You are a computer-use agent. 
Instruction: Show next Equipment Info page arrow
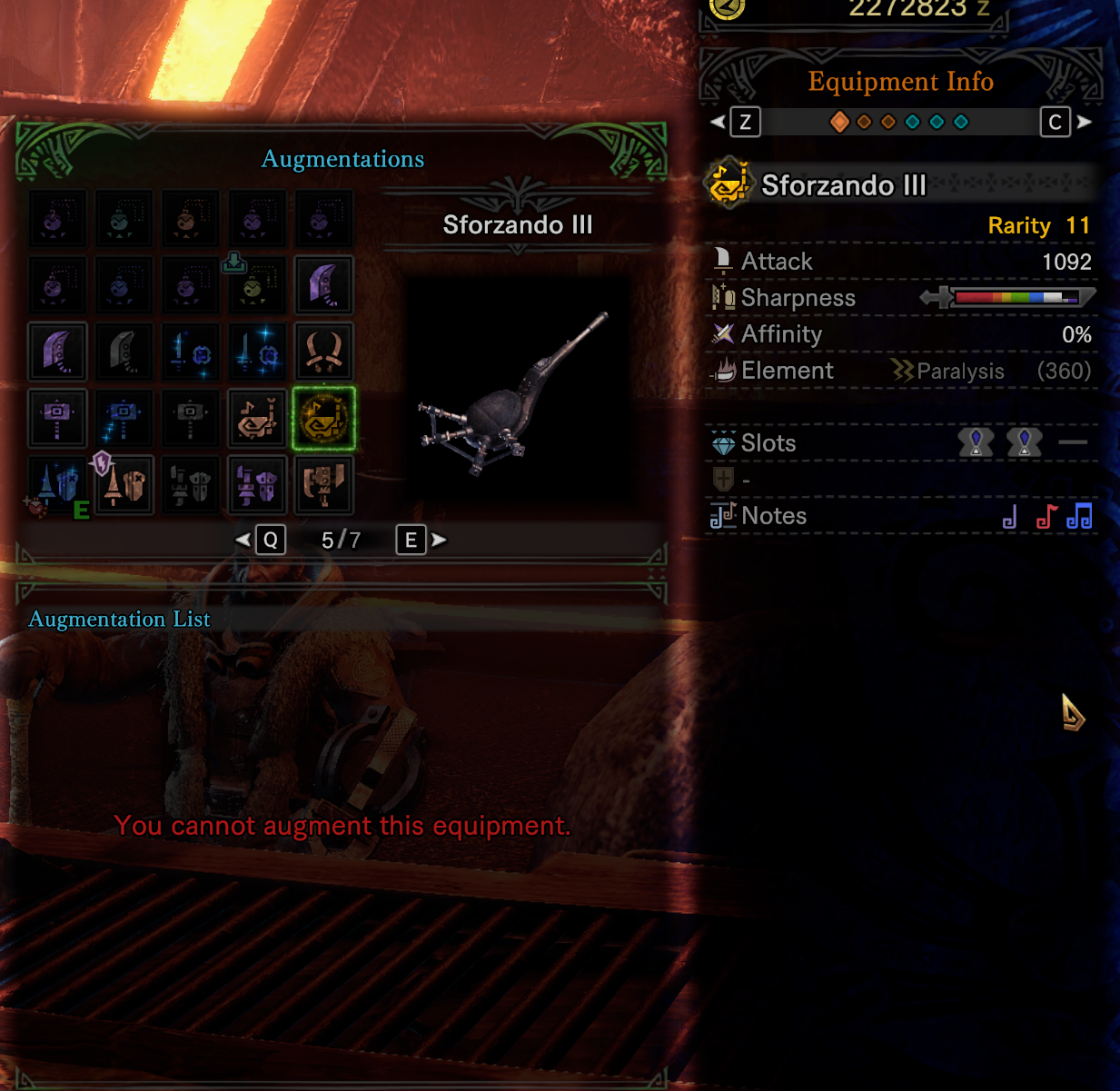pyautogui.click(x=1085, y=122)
